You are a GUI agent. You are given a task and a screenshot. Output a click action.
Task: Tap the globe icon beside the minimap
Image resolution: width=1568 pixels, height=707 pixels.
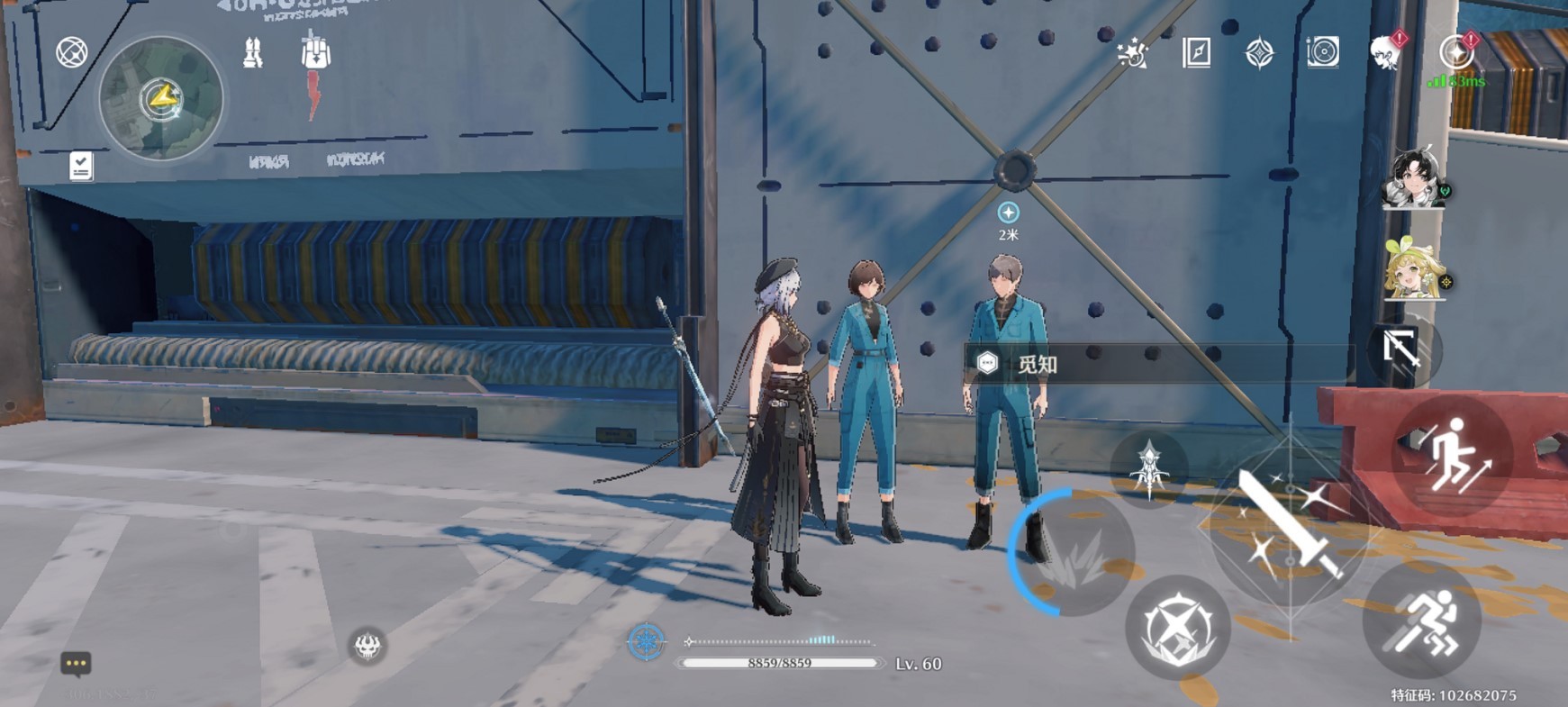coord(72,52)
